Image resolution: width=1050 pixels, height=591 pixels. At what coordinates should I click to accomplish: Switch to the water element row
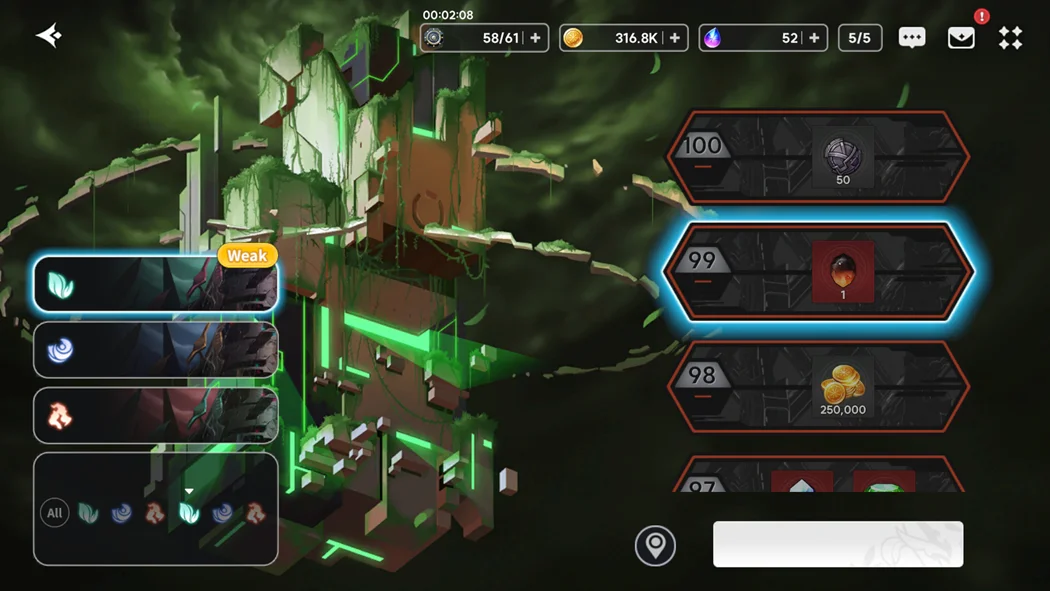[x=155, y=350]
